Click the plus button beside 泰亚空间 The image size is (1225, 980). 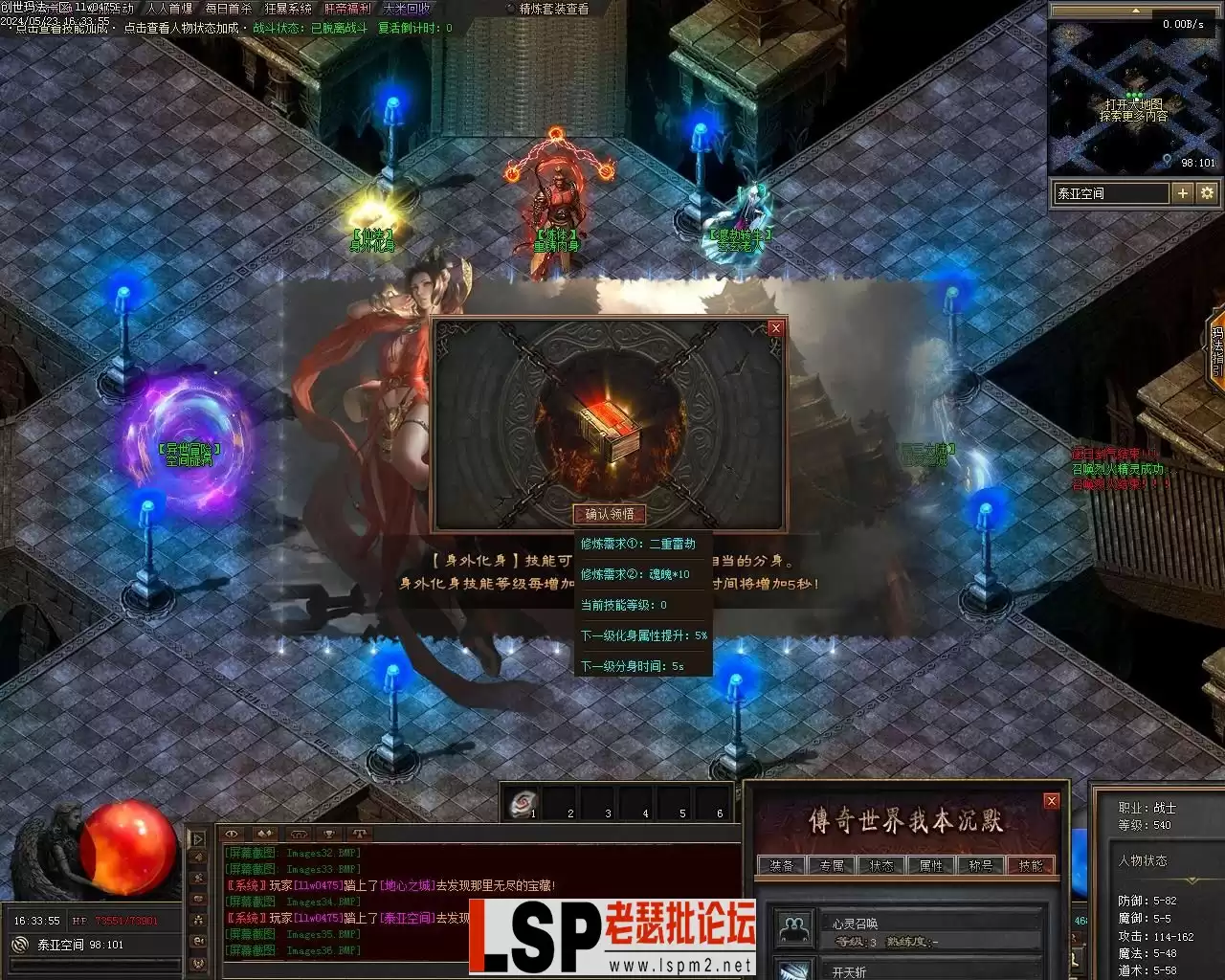pyautogui.click(x=1183, y=193)
